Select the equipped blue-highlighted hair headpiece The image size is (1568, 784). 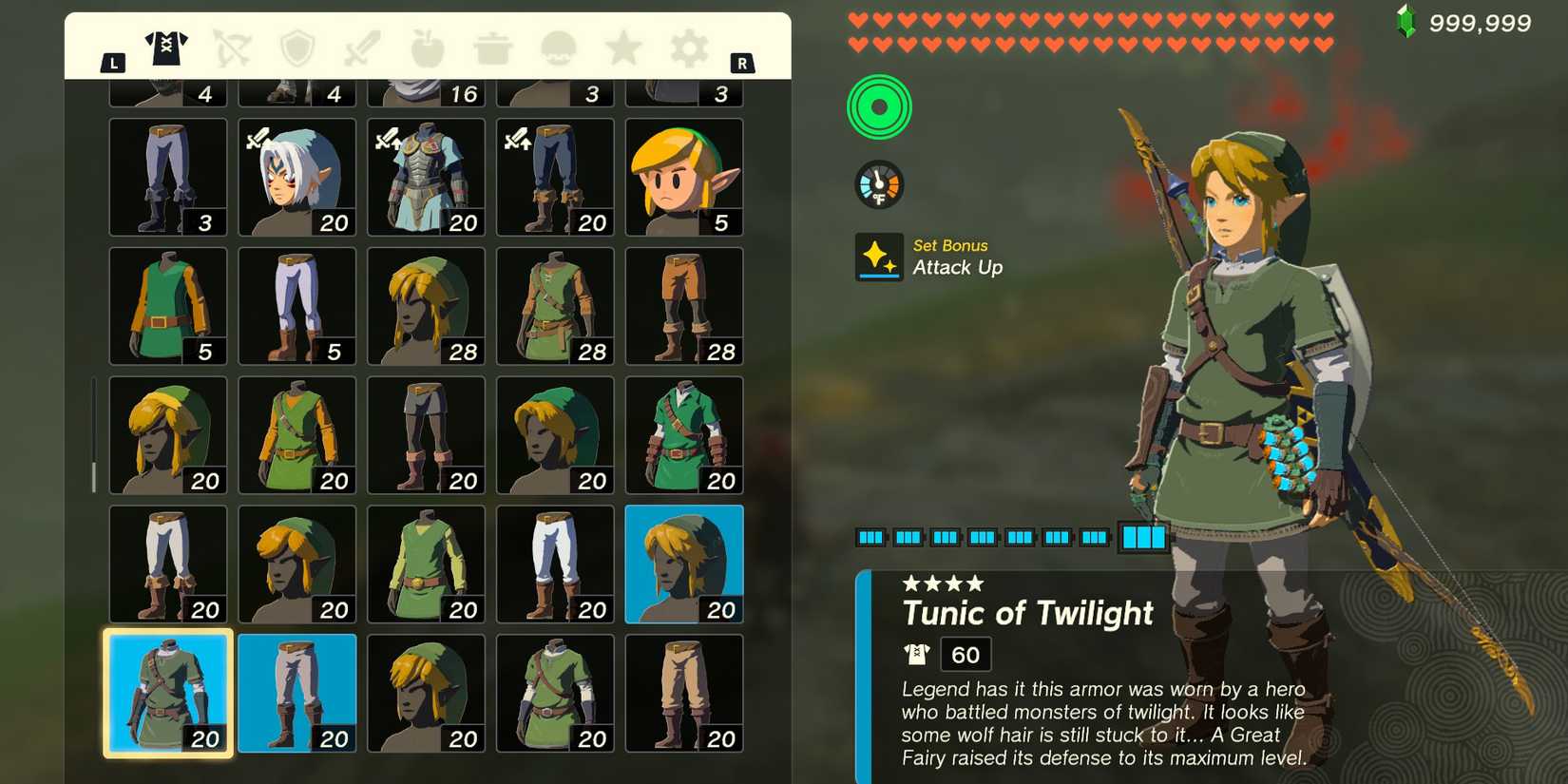[684, 564]
